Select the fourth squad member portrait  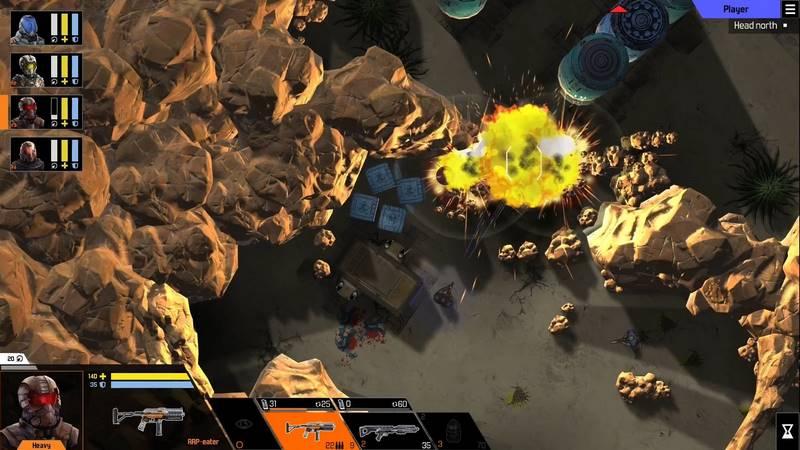click(24, 153)
